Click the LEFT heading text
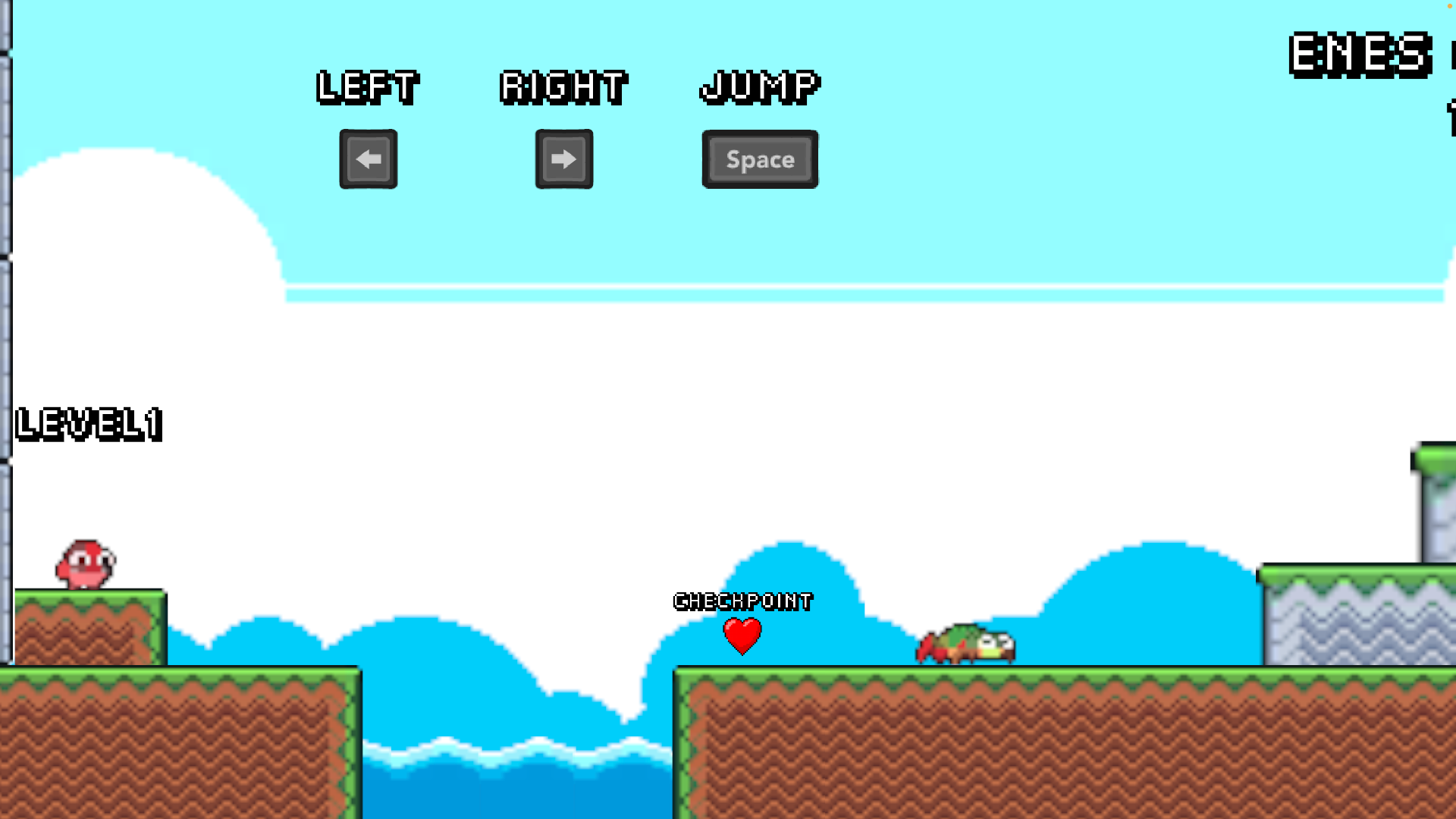This screenshot has height=819, width=1456. 368,86
